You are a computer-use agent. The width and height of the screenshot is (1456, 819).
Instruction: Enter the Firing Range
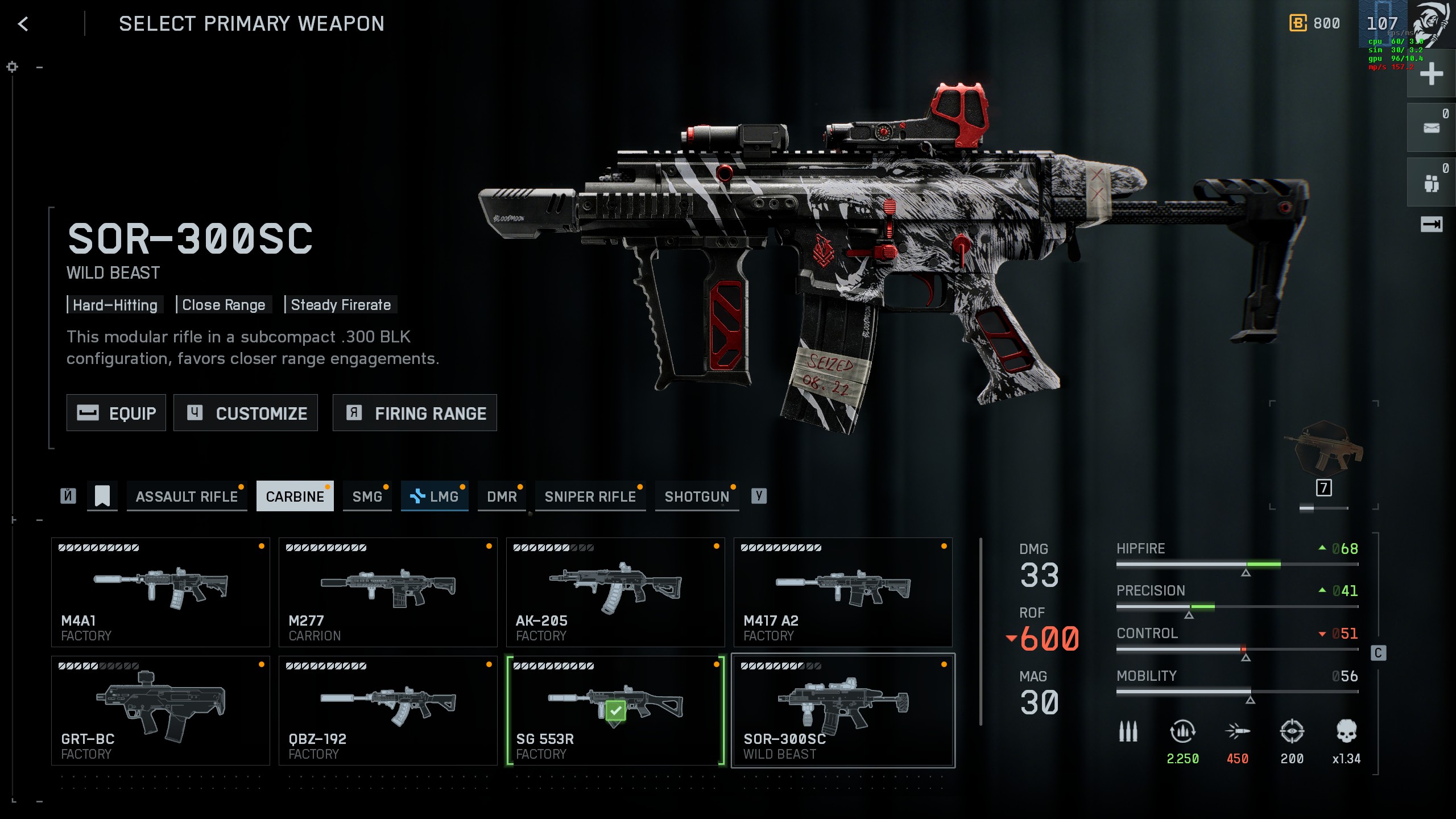click(415, 413)
